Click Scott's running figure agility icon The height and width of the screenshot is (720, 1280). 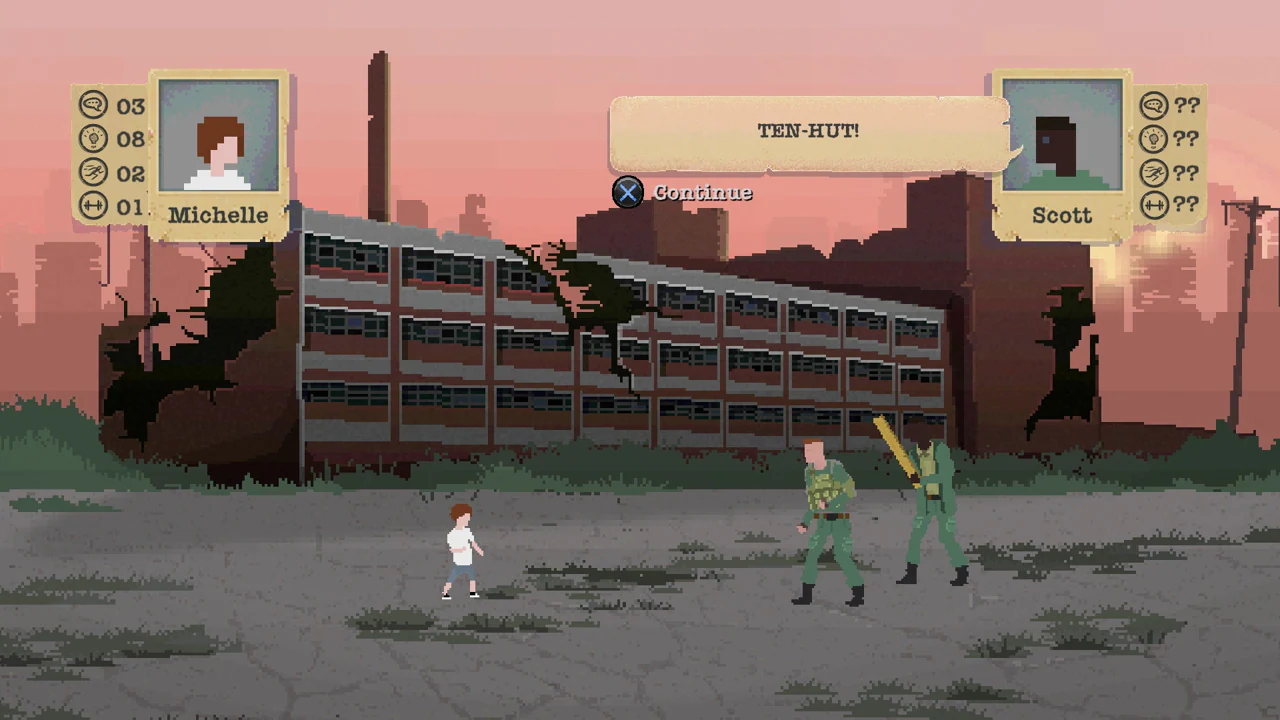tap(1154, 173)
